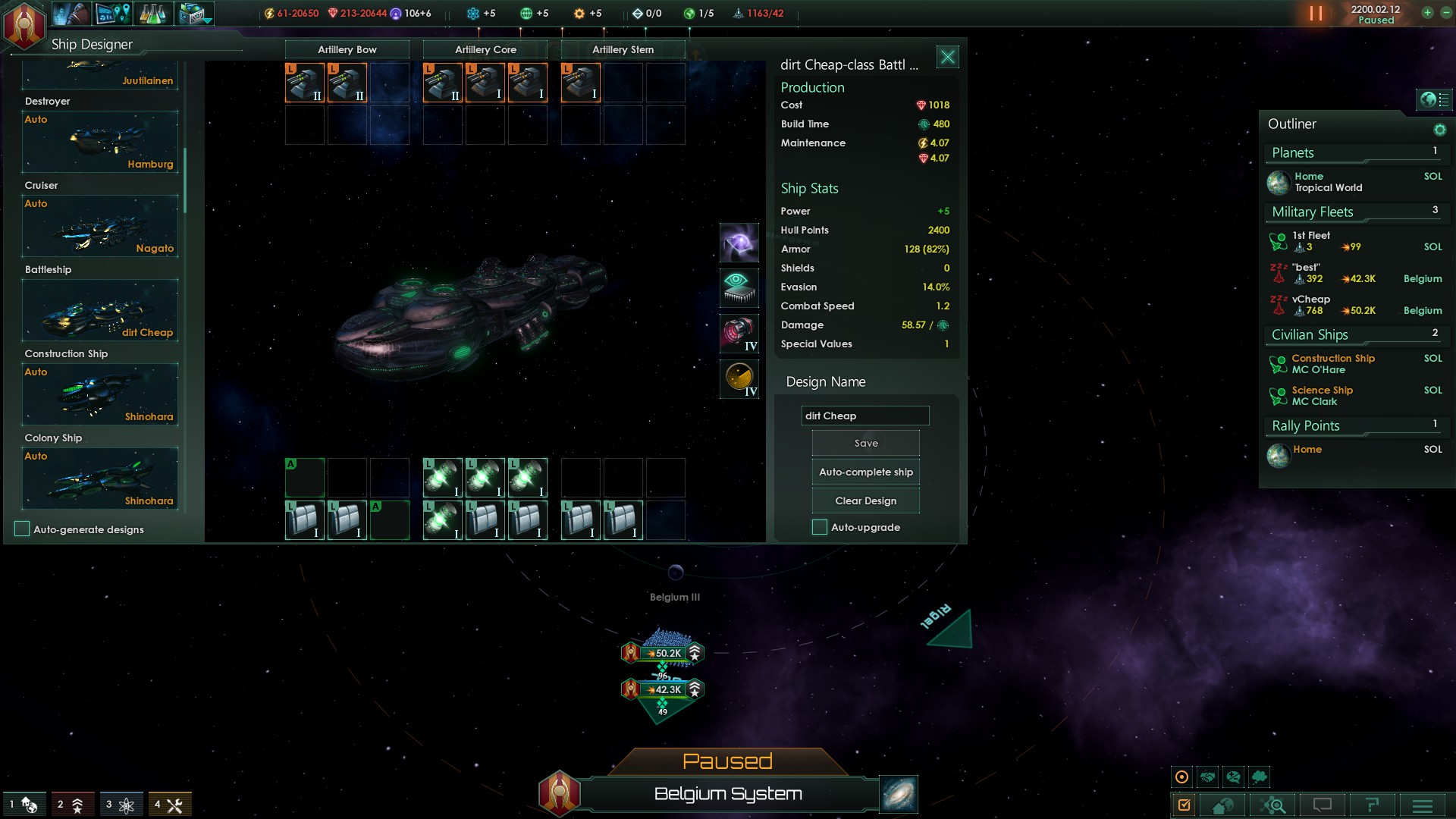
Task: Select the Hamburg destroyer design
Action: [100, 142]
